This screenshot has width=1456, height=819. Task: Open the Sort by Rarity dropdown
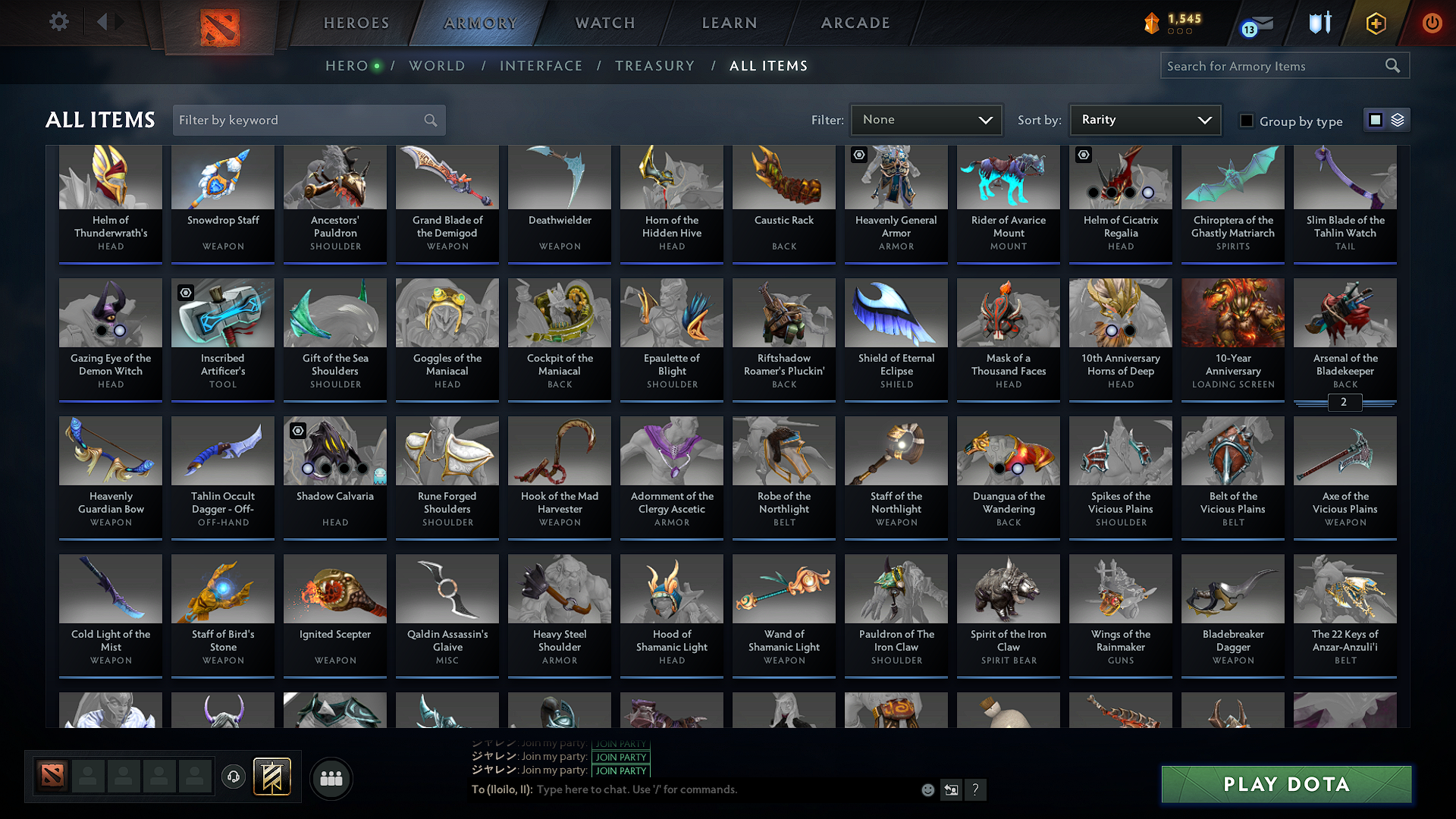1144,119
